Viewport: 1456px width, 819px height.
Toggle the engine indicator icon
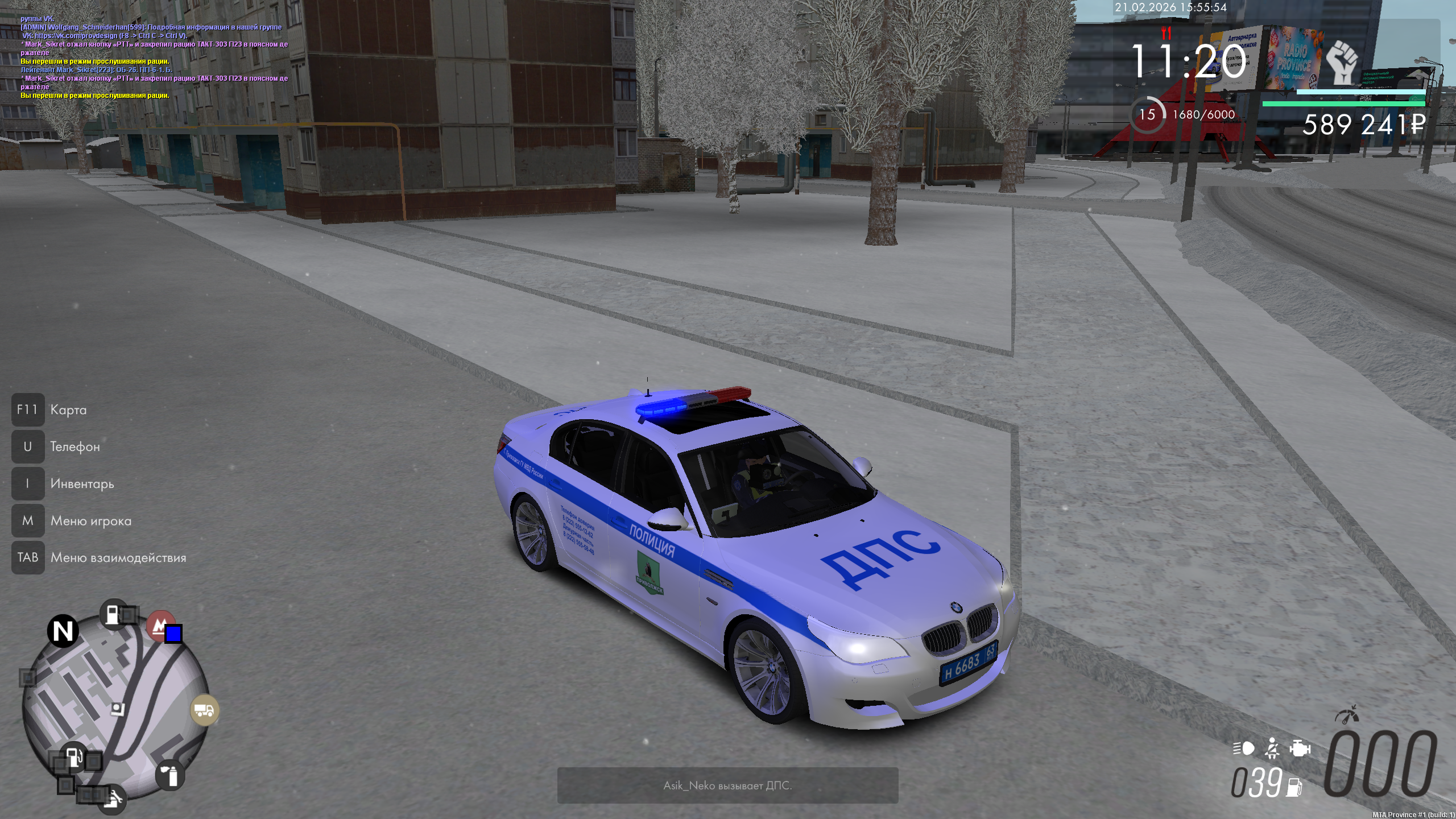coord(1300,748)
